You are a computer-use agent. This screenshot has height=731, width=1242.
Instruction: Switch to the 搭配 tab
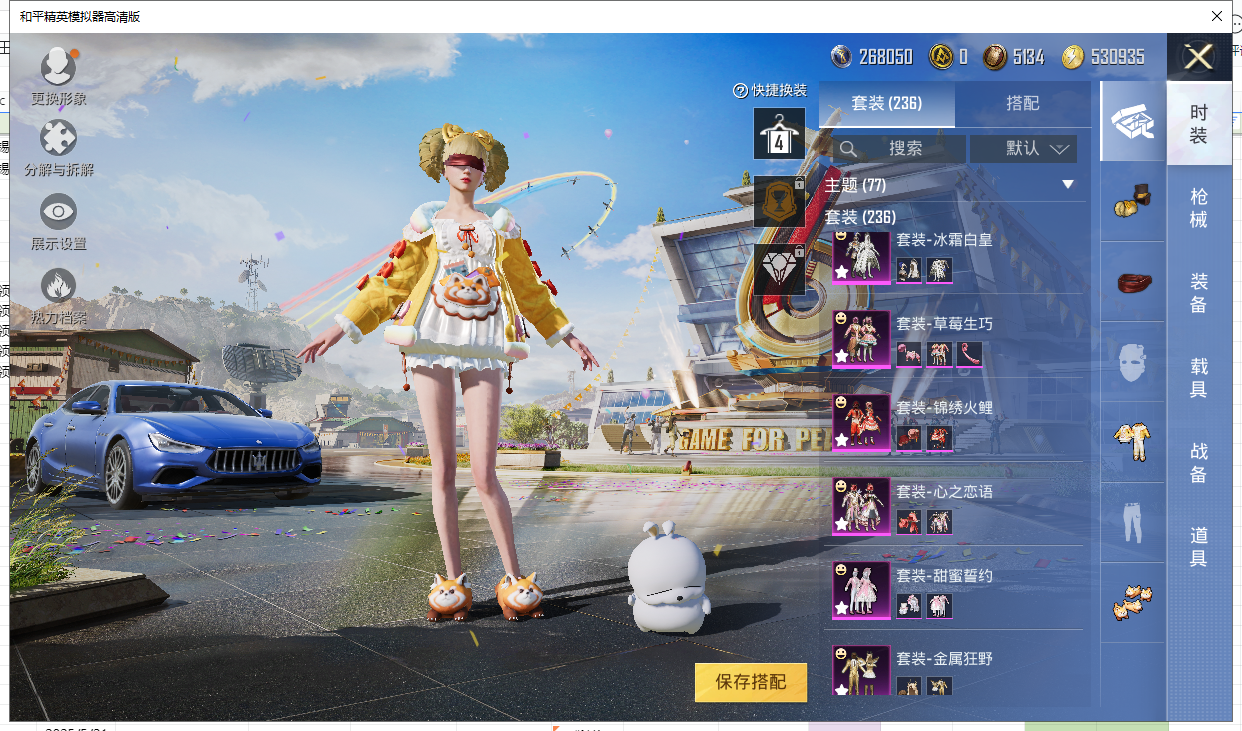[x=1022, y=103]
